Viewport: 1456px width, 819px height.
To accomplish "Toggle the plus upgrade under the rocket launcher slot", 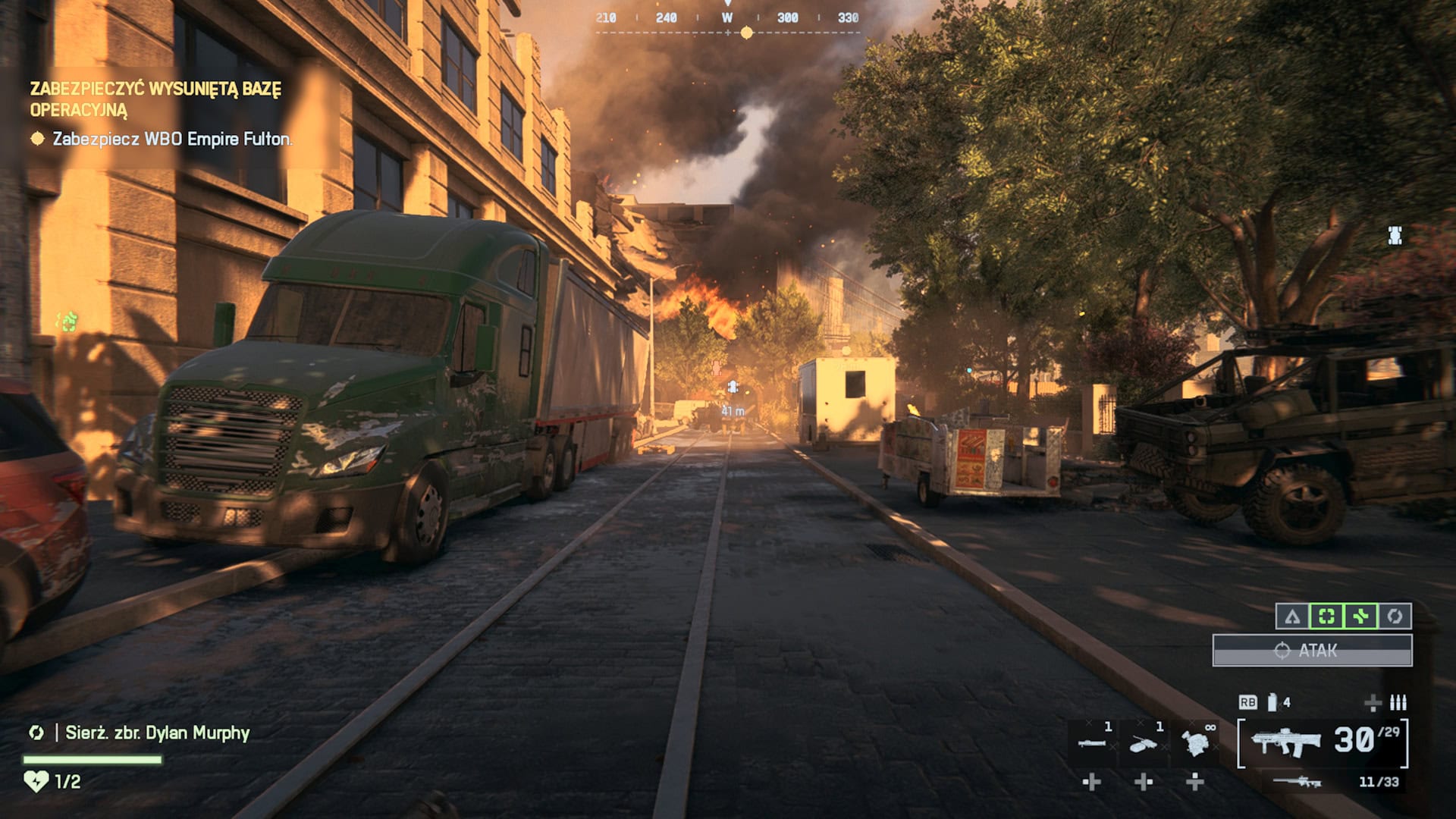I will pyautogui.click(x=1092, y=782).
